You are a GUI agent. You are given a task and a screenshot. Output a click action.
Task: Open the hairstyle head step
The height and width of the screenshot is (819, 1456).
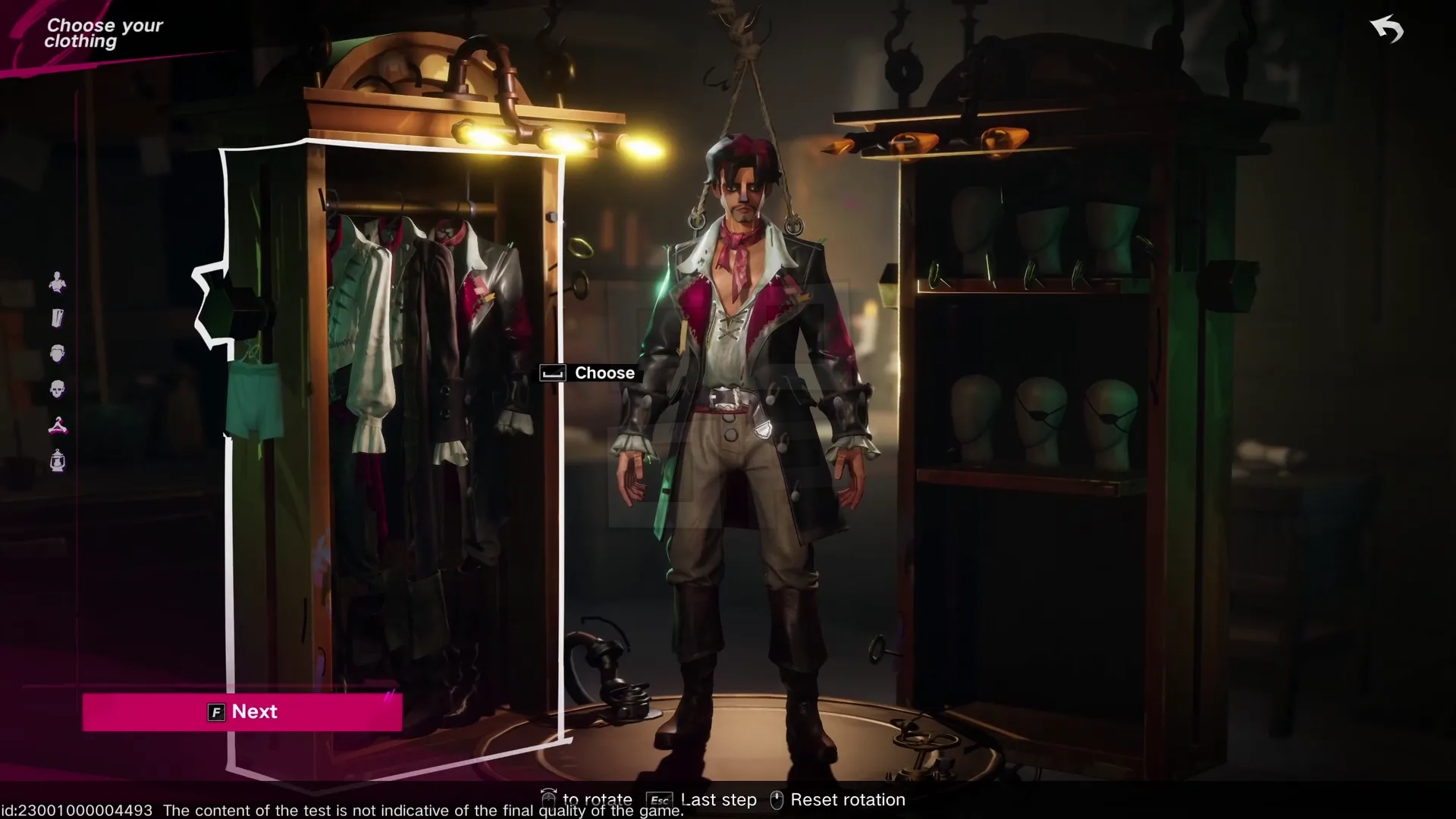coord(58,353)
